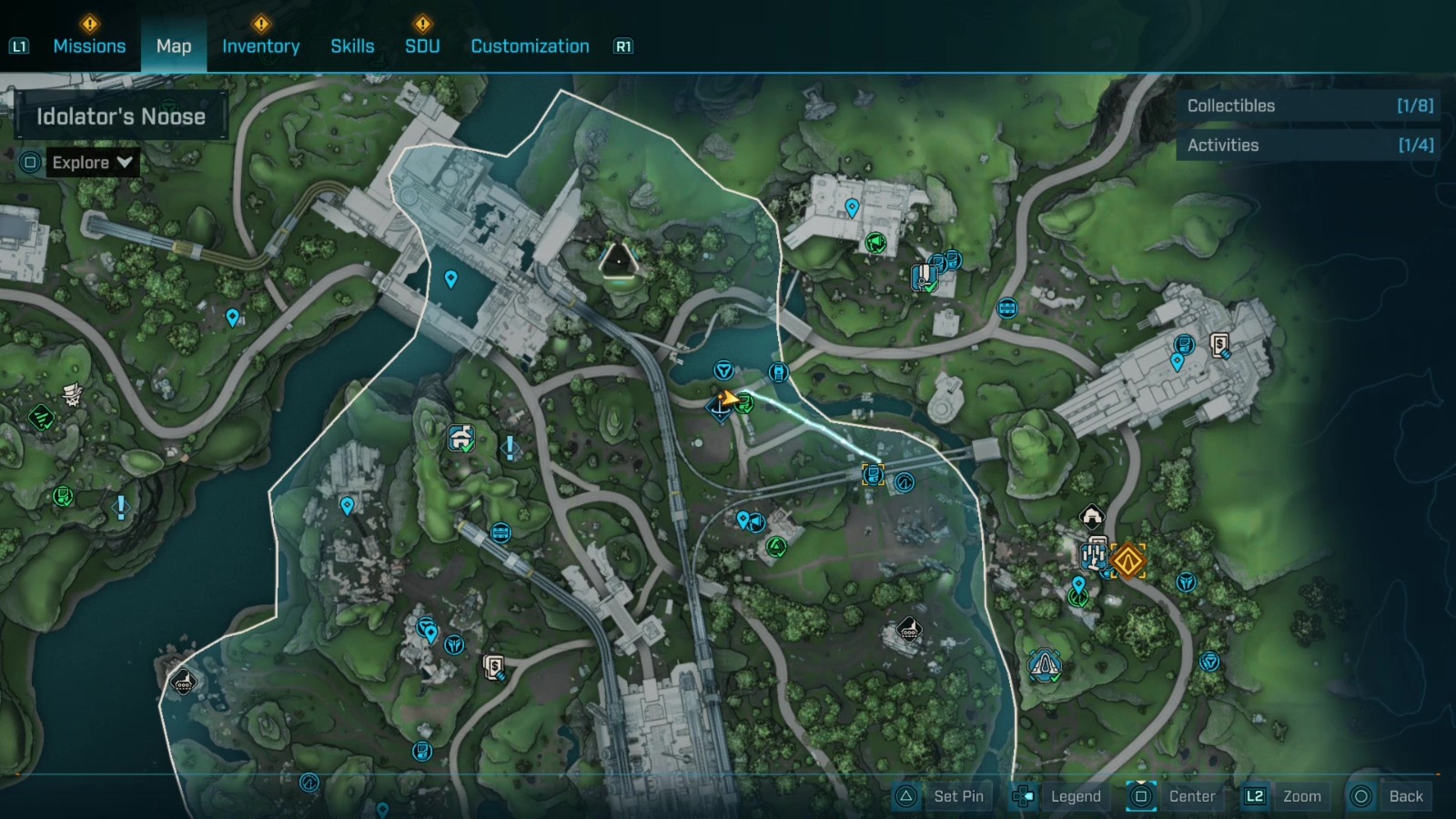The image size is (1456, 819).
Task: Click the highlighted objective icon on the bridge road
Action: 873,474
